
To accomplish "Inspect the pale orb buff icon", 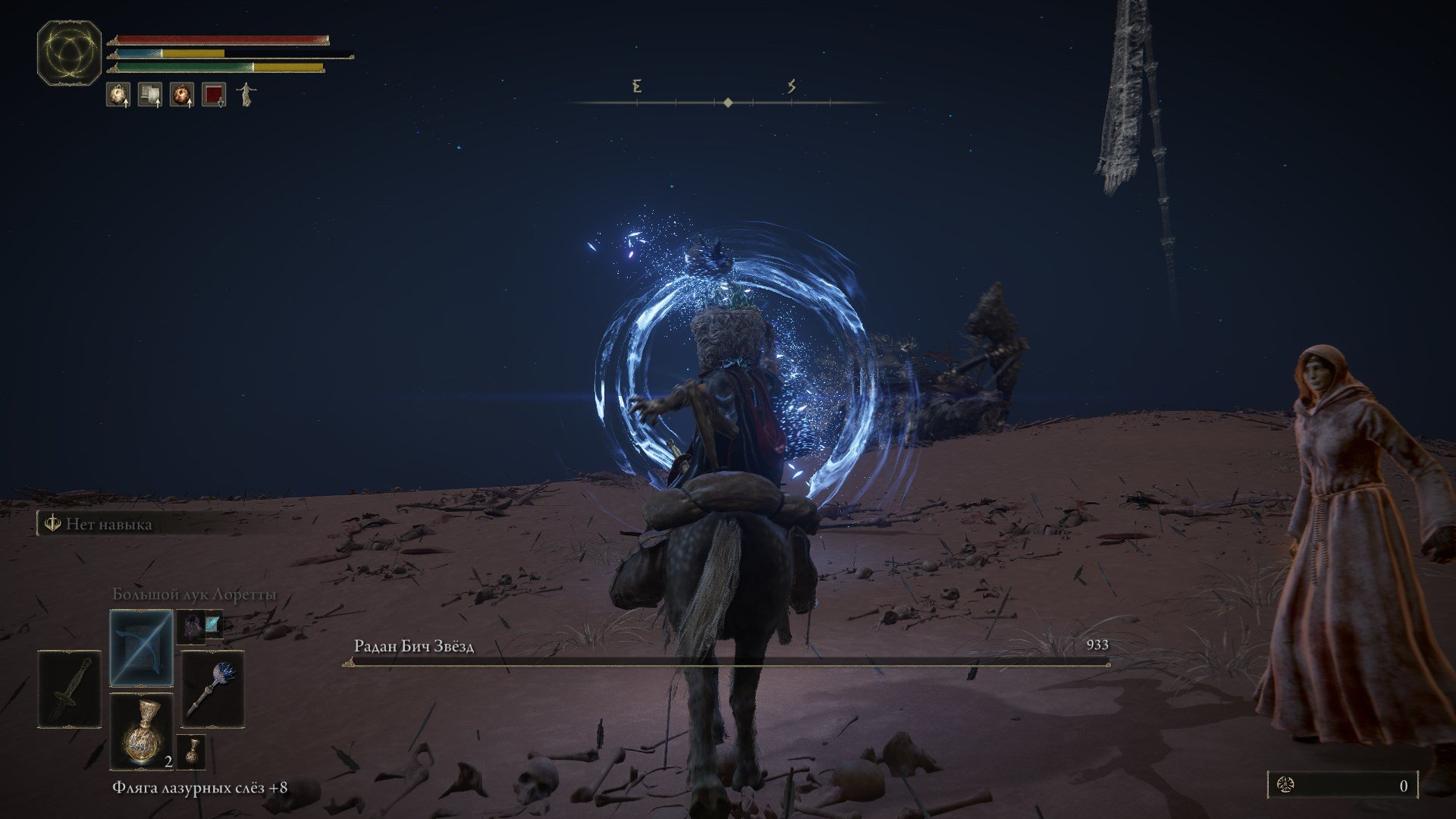I will pos(118,95).
